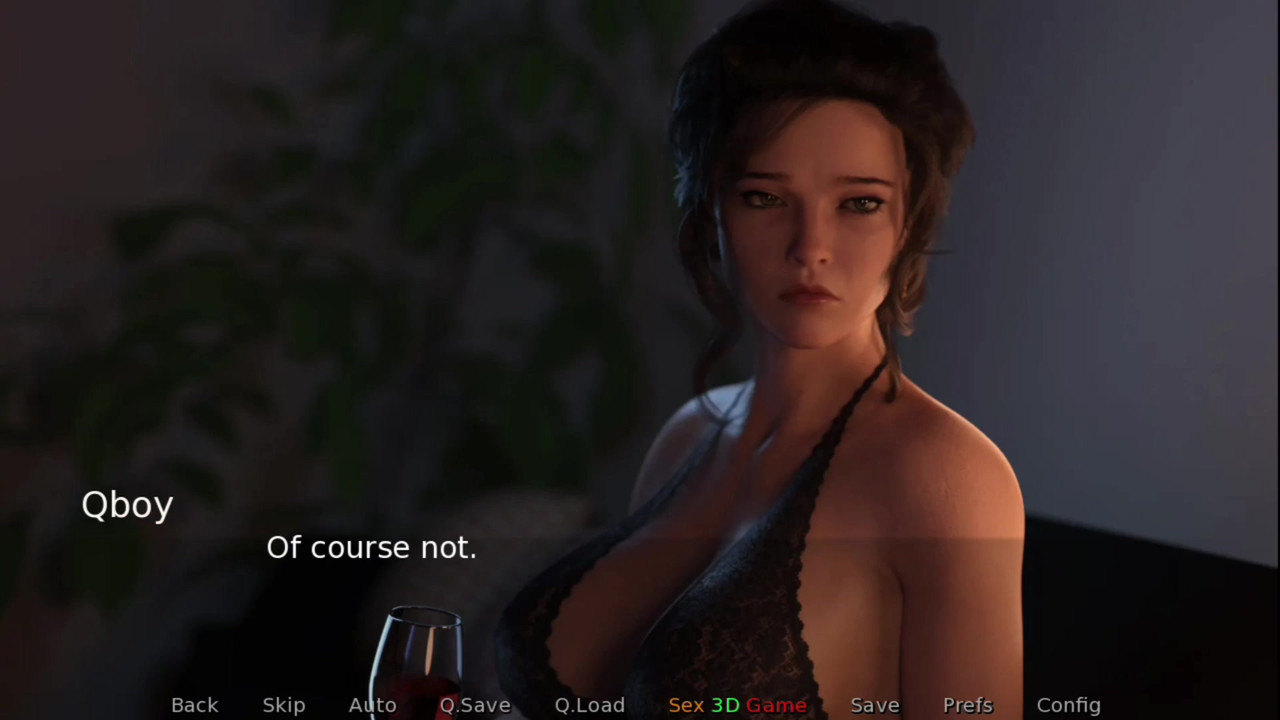The width and height of the screenshot is (1280, 720).
Task: Open the Config menu
Action: pyautogui.click(x=1068, y=705)
